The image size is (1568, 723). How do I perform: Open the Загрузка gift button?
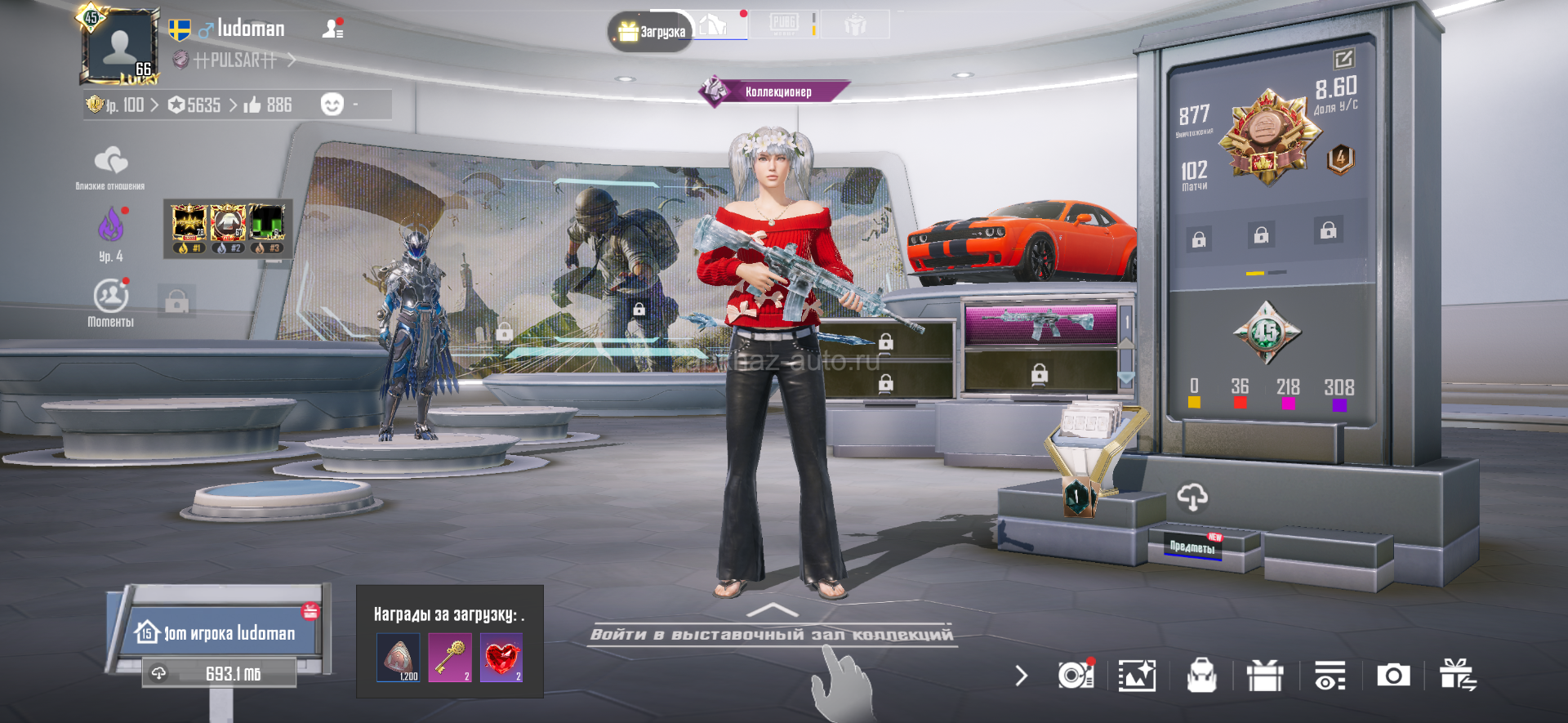point(651,32)
